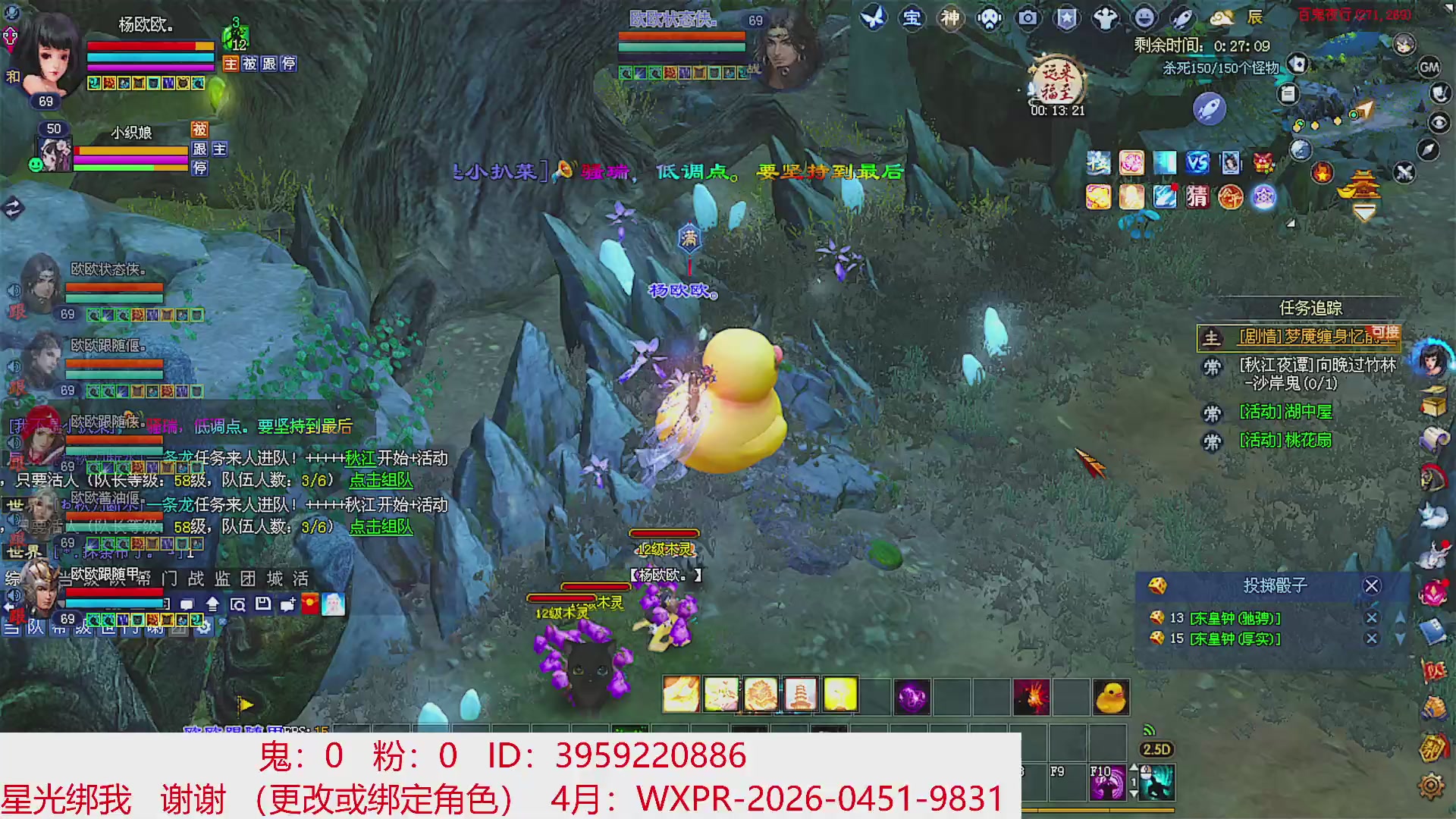Switch to the 团 chat tab
The width and height of the screenshot is (1456, 819).
(x=248, y=579)
